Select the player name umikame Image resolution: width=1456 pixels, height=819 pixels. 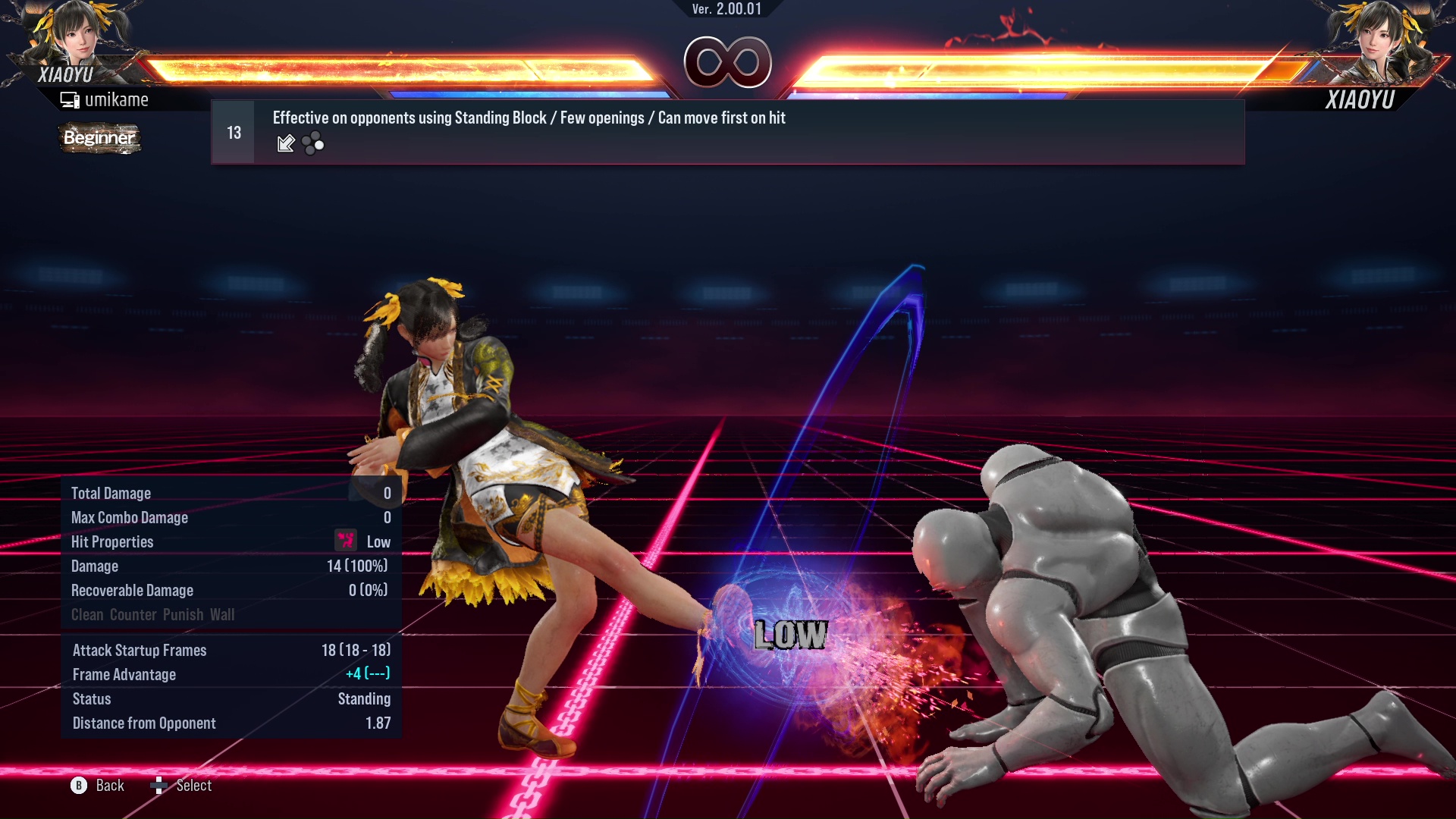[x=118, y=99]
